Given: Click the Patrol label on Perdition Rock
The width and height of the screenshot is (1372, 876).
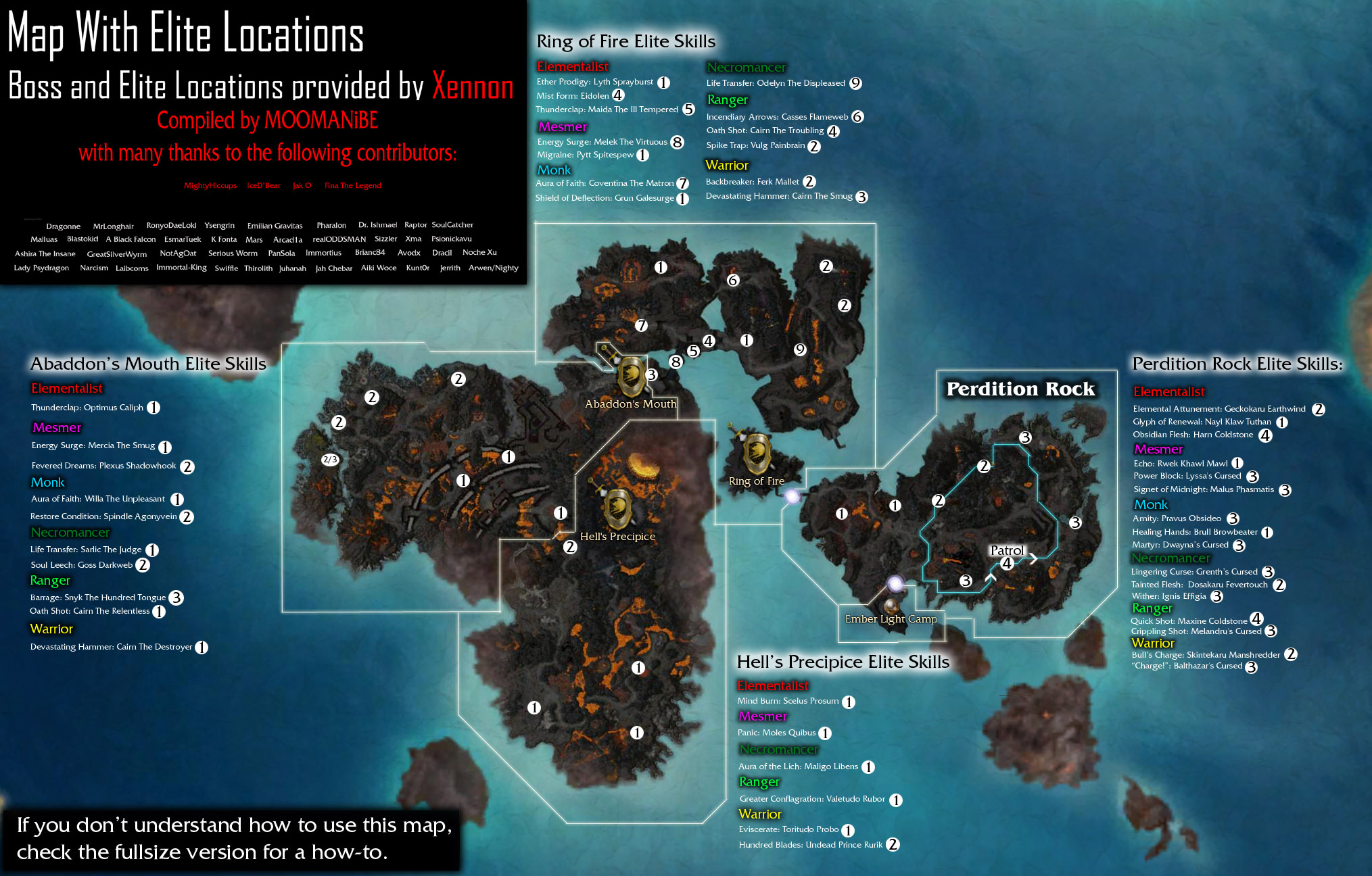Looking at the screenshot, I should click(1007, 550).
